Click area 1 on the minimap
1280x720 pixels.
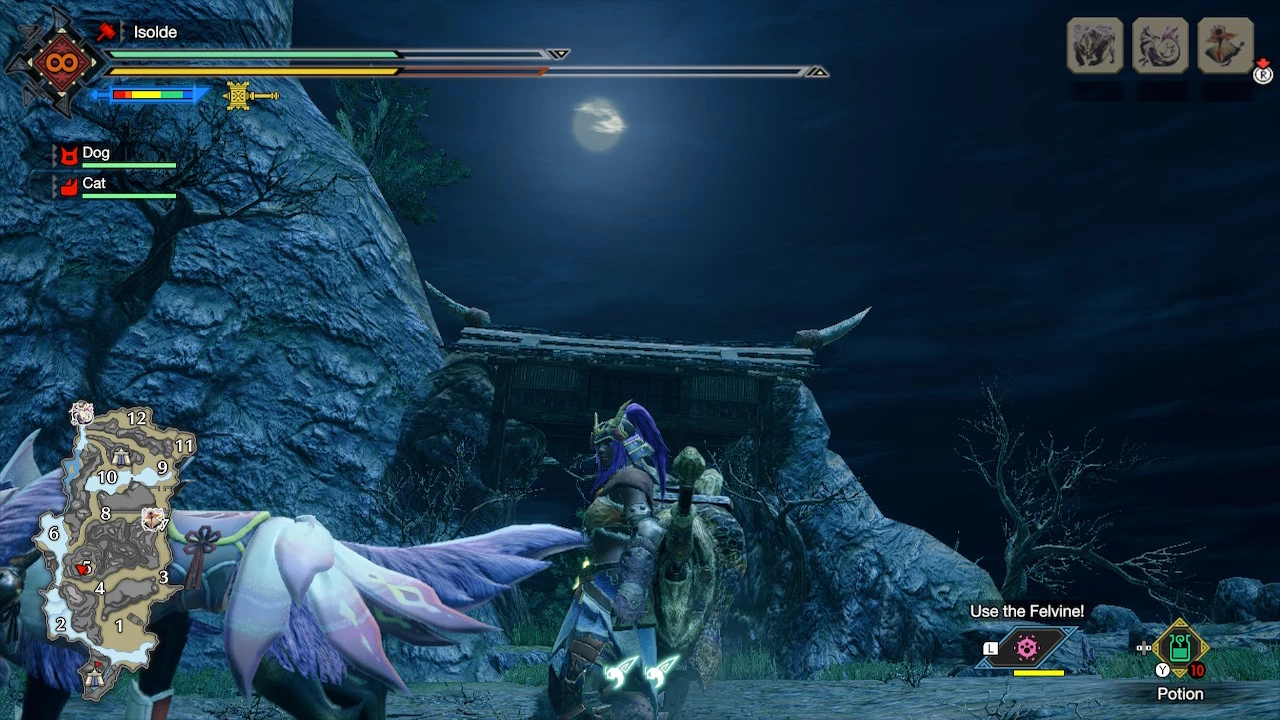[x=119, y=626]
